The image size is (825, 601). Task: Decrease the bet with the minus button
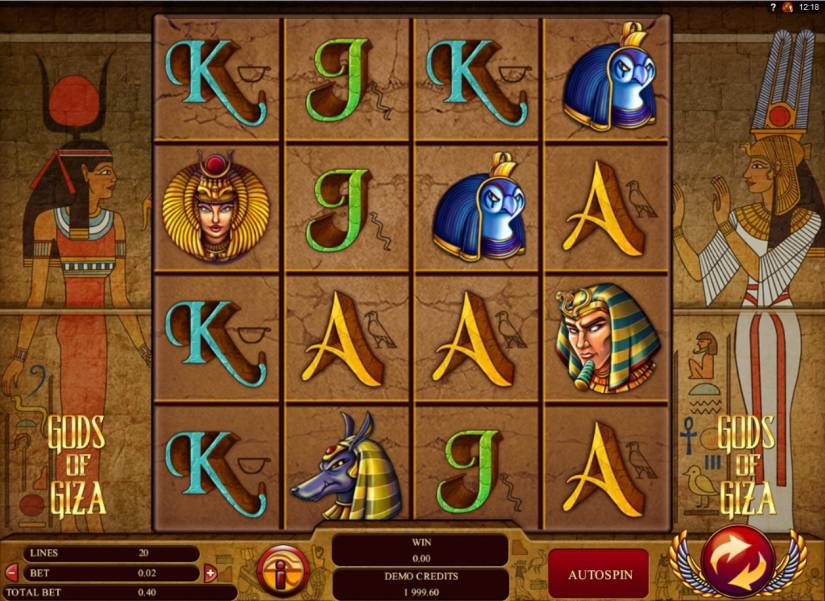tap(12, 574)
